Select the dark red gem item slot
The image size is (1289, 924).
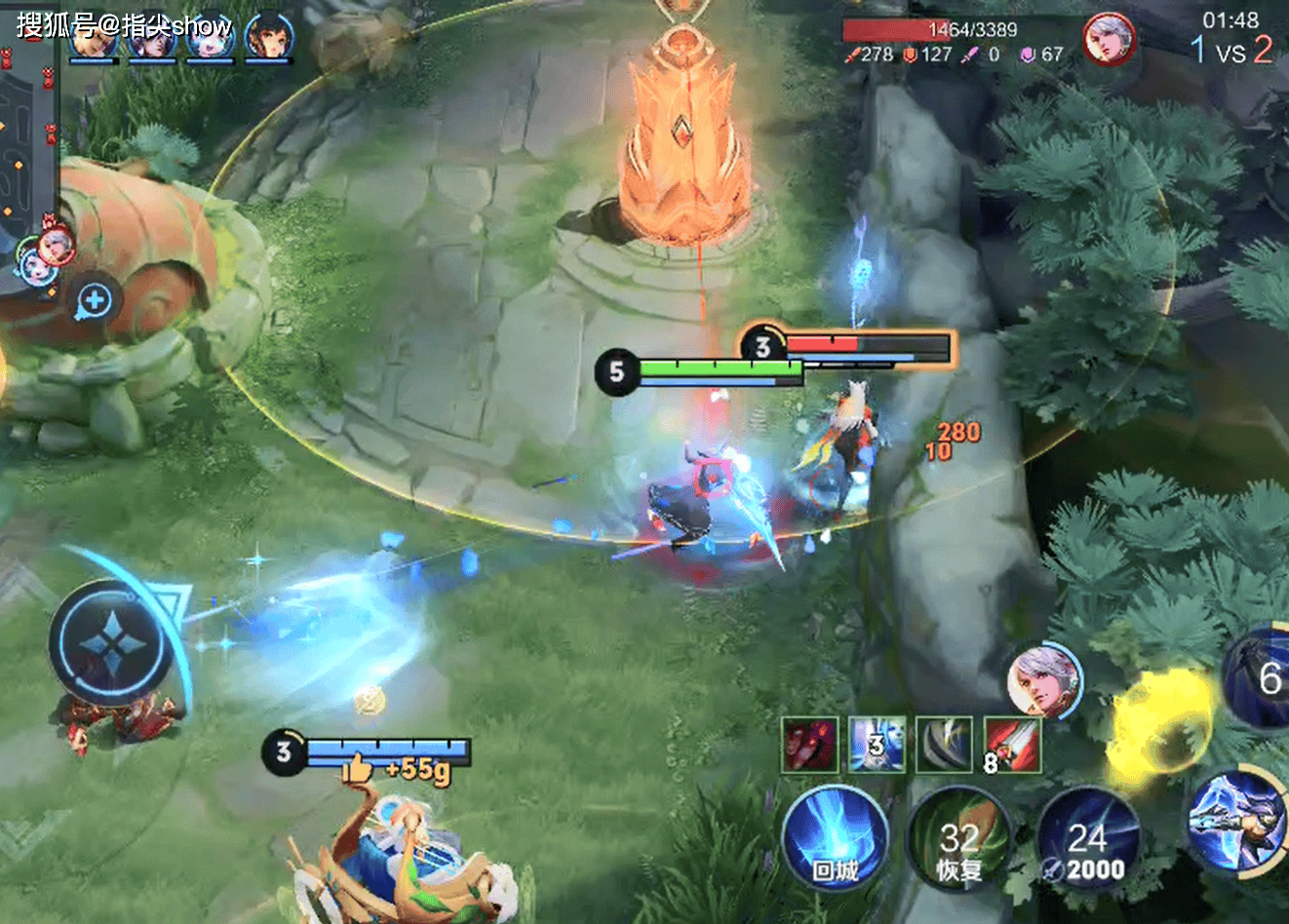[x=809, y=746]
